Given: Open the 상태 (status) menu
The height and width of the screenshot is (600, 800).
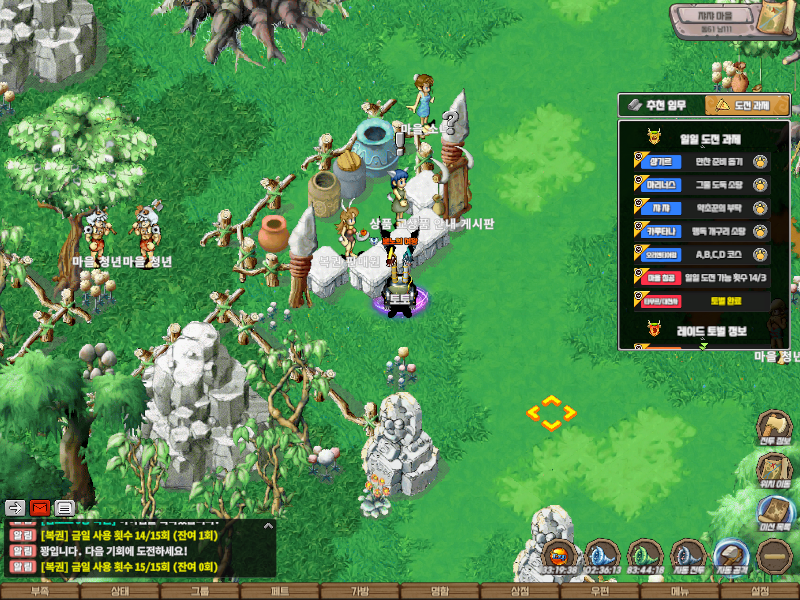Looking at the screenshot, I should point(120,592).
